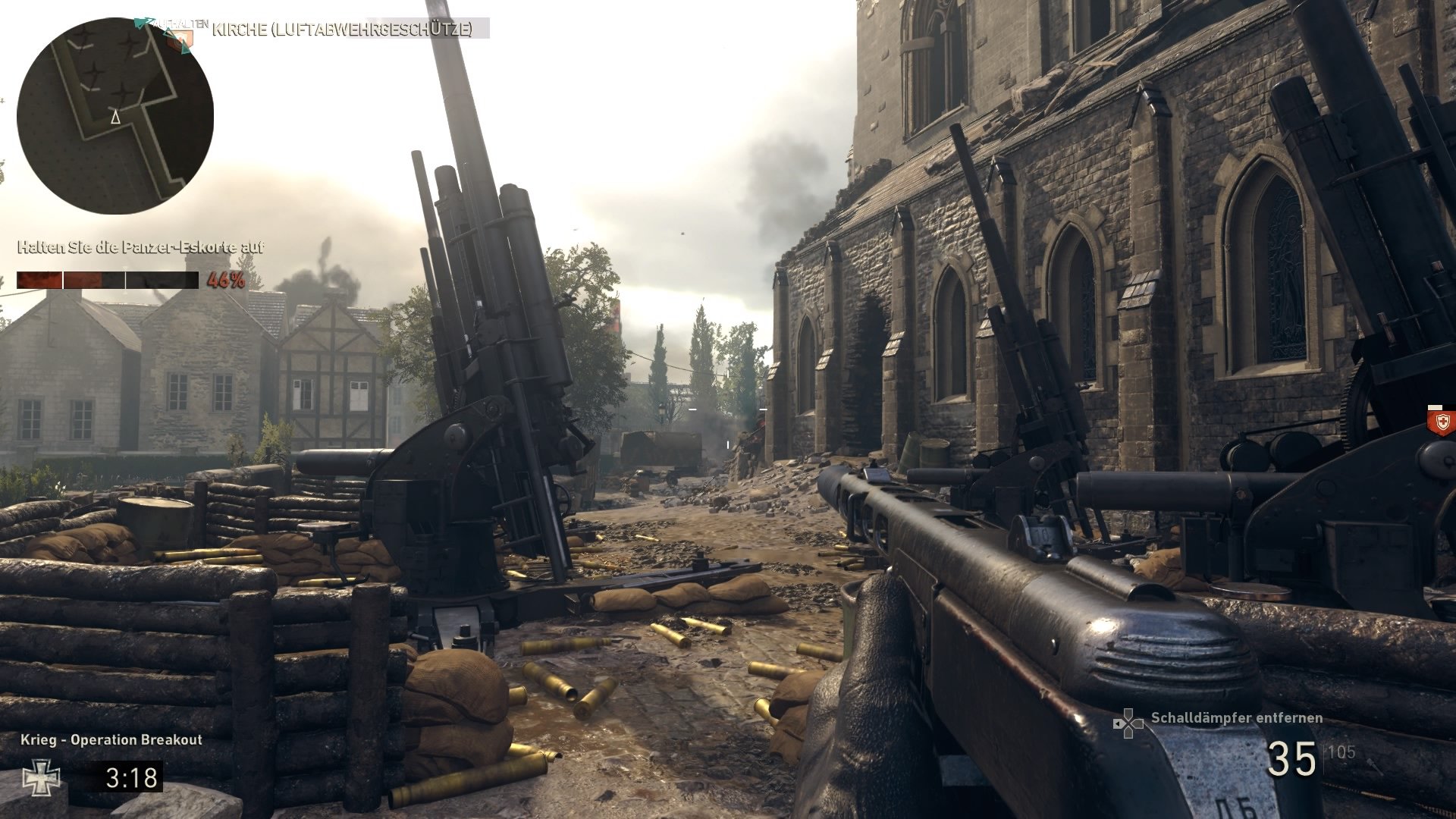Viewport: 1456px width, 819px height.
Task: Click the Halten Sie die Panzer-Eskorte auf text
Action: point(140,248)
